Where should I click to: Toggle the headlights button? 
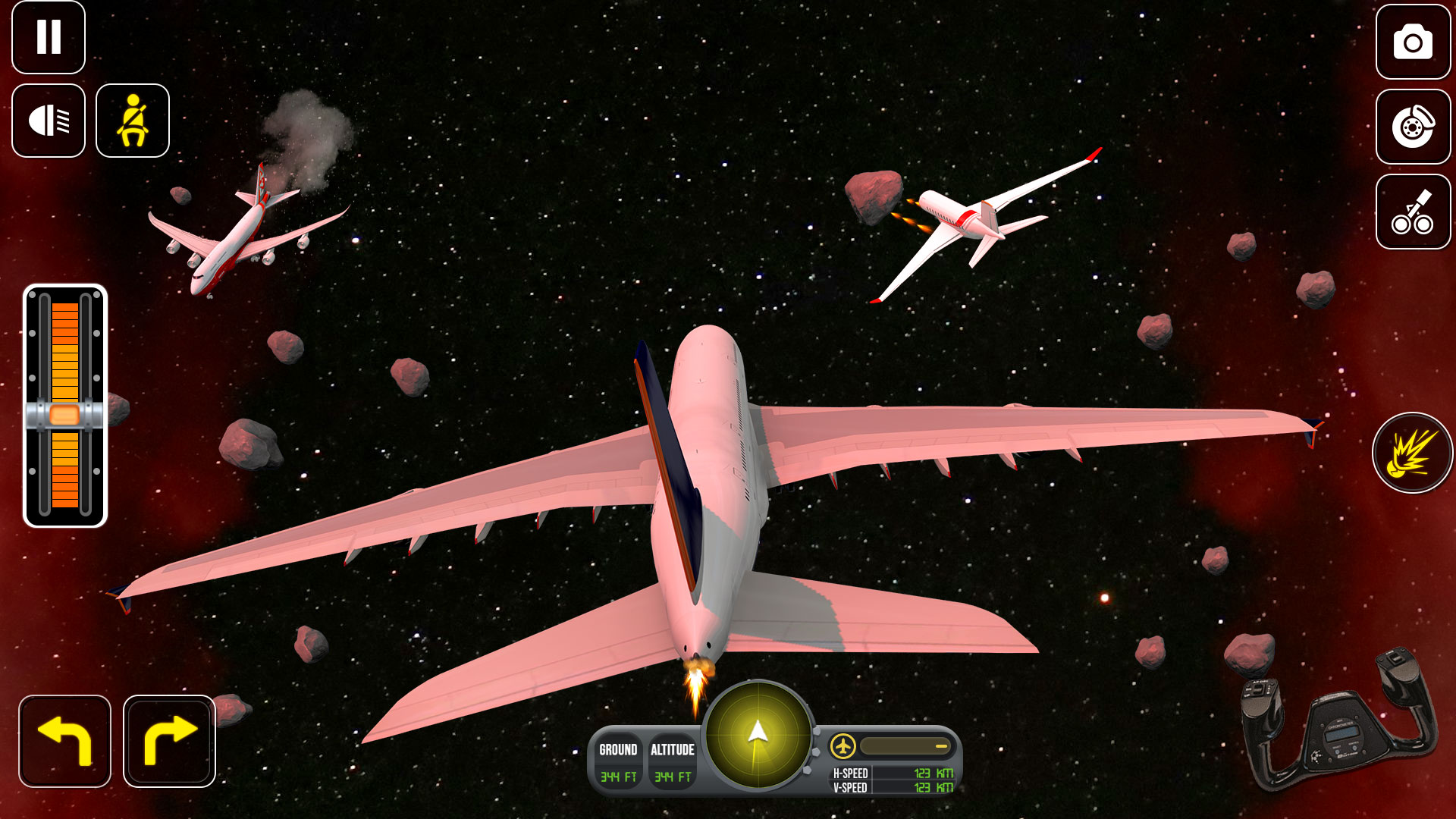49,121
